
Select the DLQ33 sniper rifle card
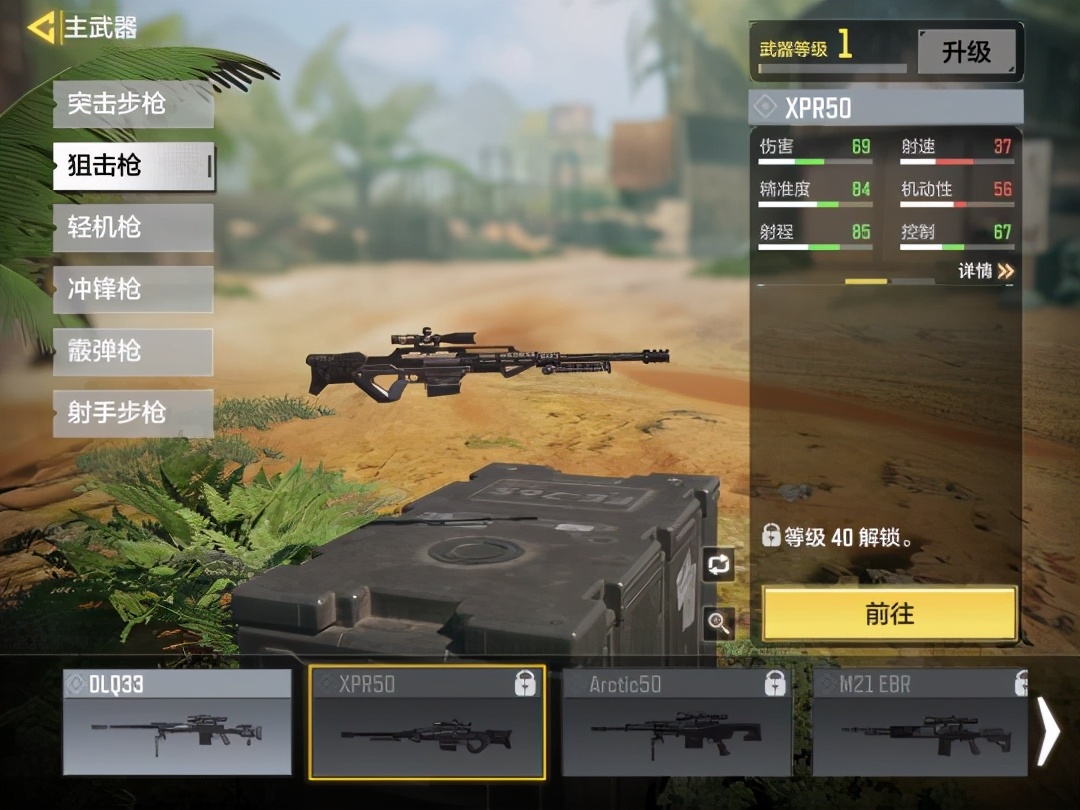(x=177, y=723)
